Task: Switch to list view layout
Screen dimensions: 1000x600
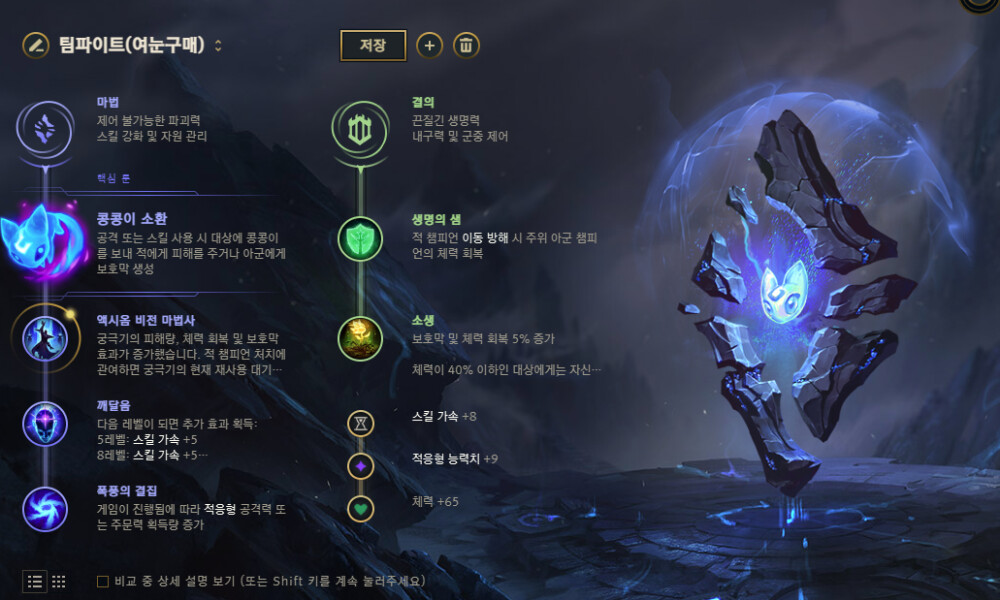Action: pos(35,581)
